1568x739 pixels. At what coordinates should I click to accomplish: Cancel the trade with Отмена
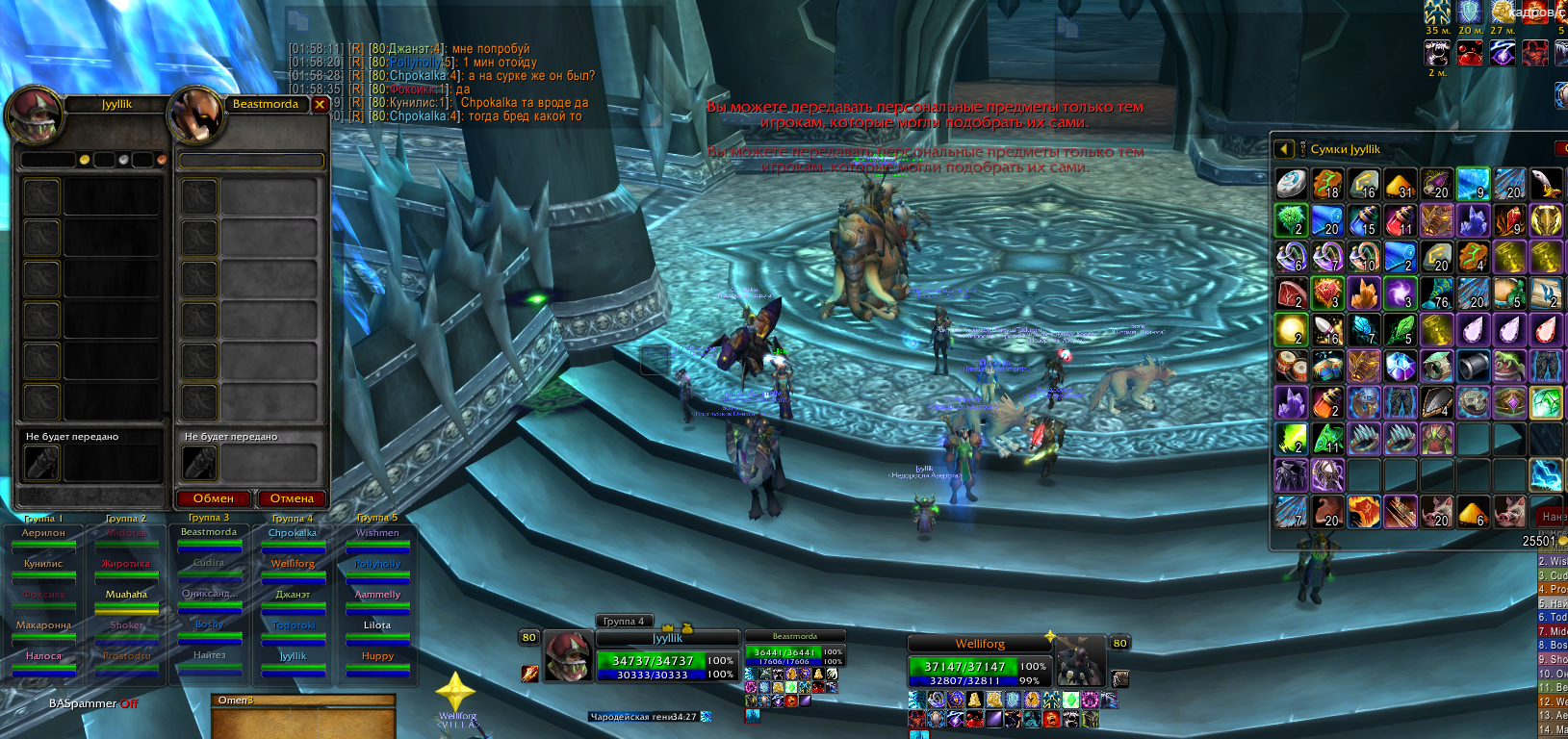pos(292,498)
